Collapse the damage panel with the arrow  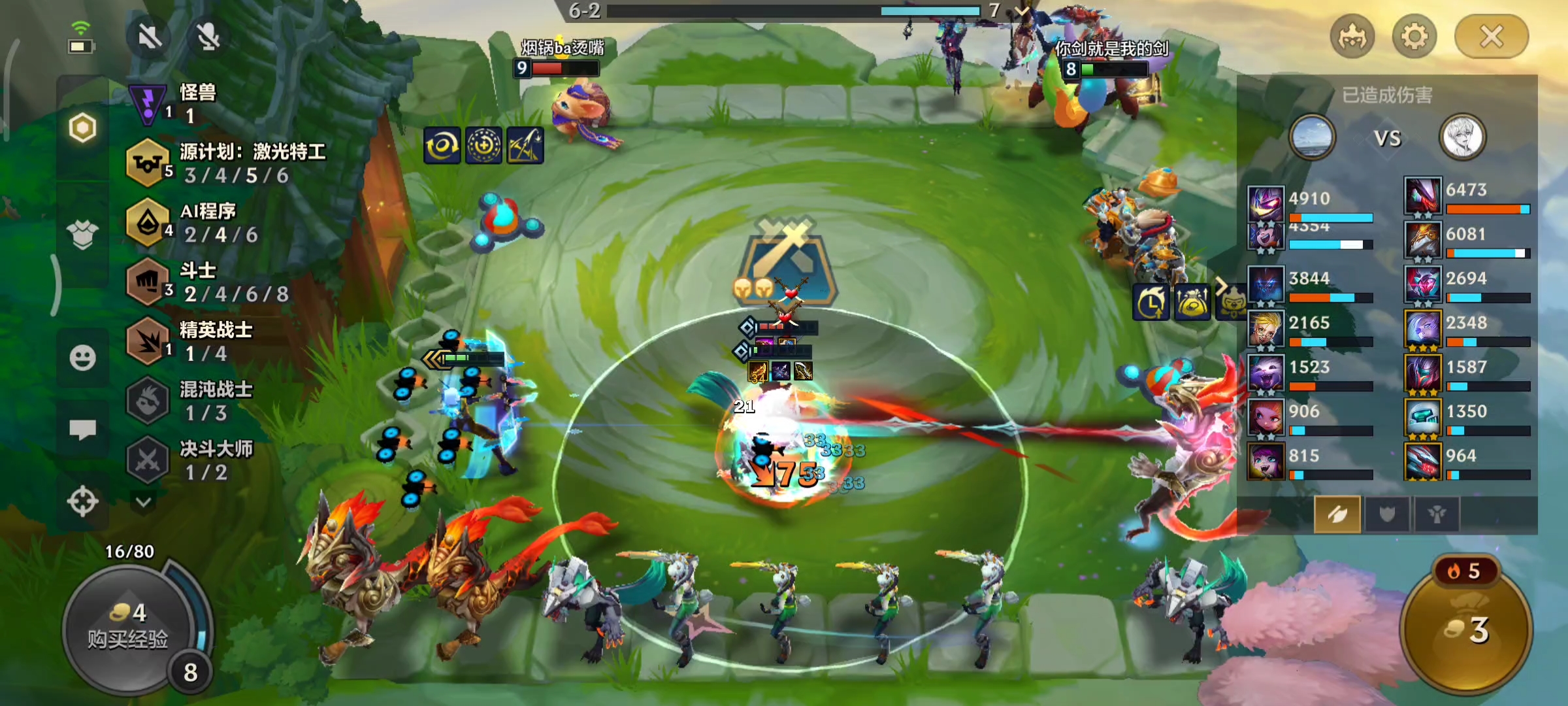1220,286
